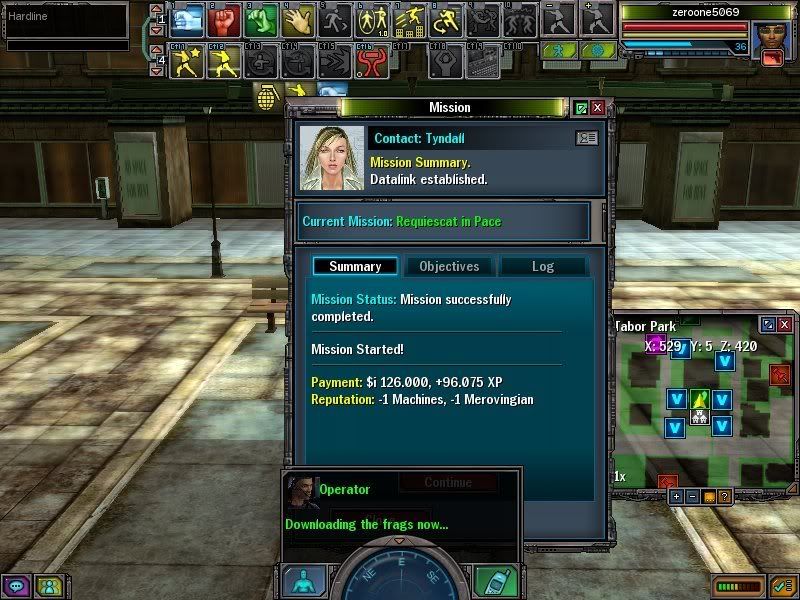Open the team members panel
Screen dimensions: 800x600
click(x=45, y=586)
